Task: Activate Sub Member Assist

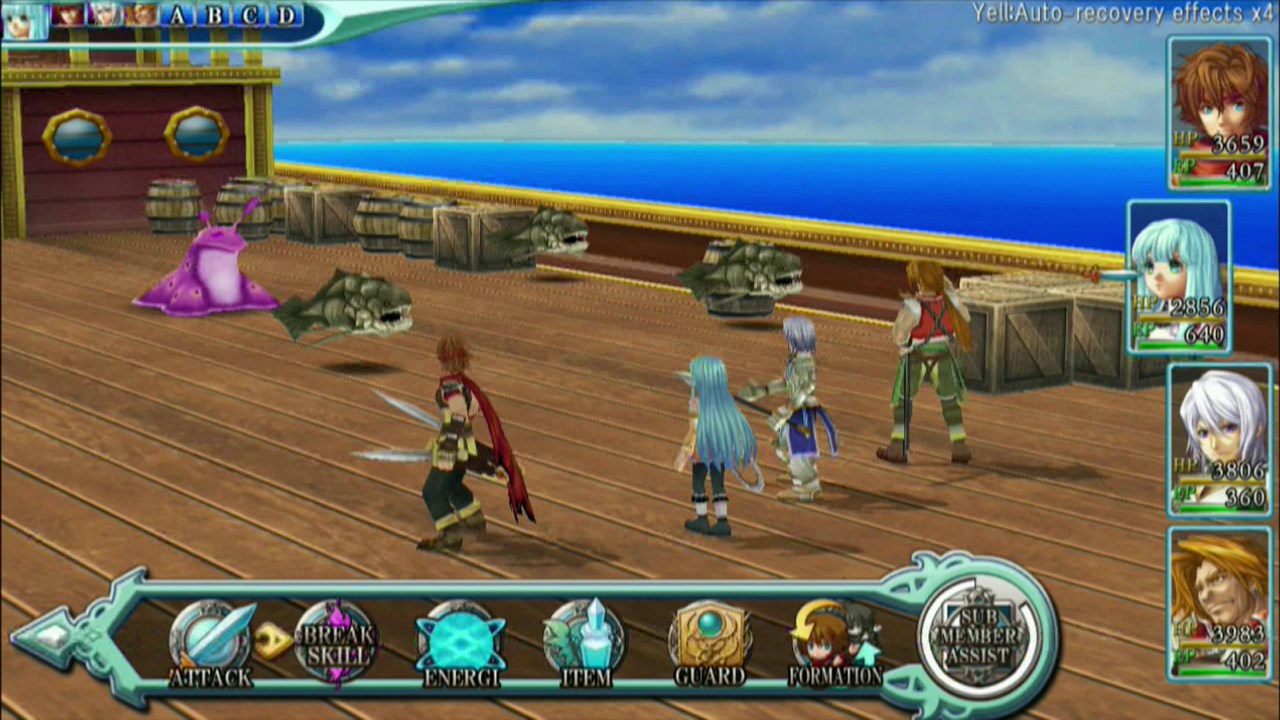Action: point(979,637)
